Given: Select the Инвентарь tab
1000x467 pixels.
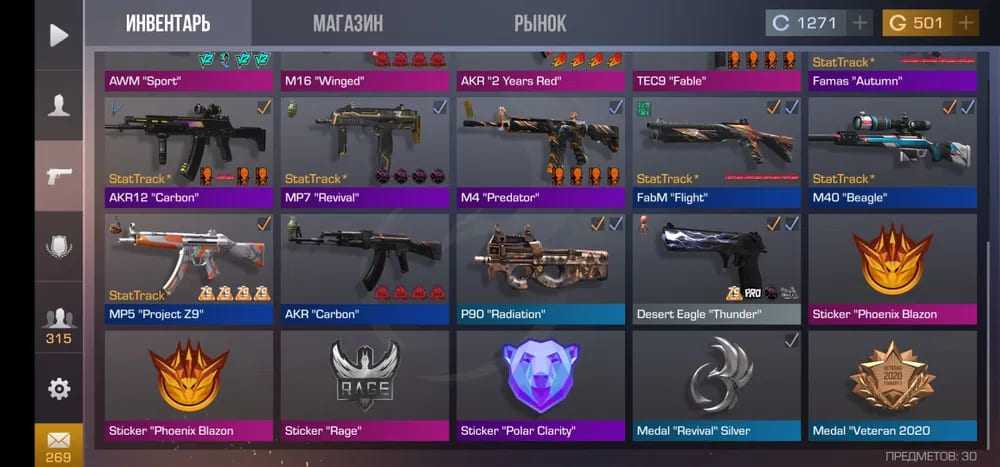Looking at the screenshot, I should tap(168, 22).
